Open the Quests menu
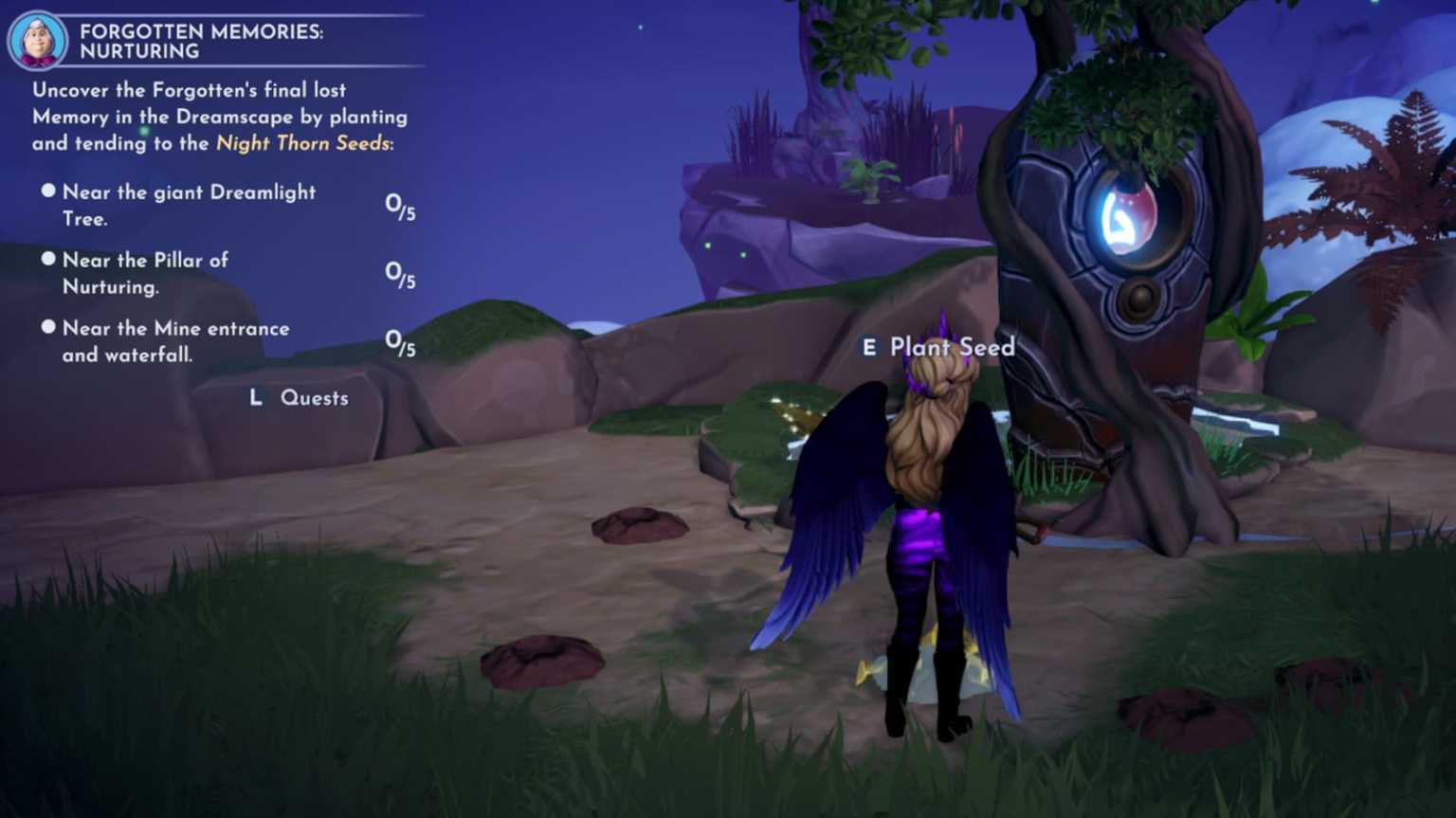Image resolution: width=1456 pixels, height=818 pixels. tap(314, 398)
